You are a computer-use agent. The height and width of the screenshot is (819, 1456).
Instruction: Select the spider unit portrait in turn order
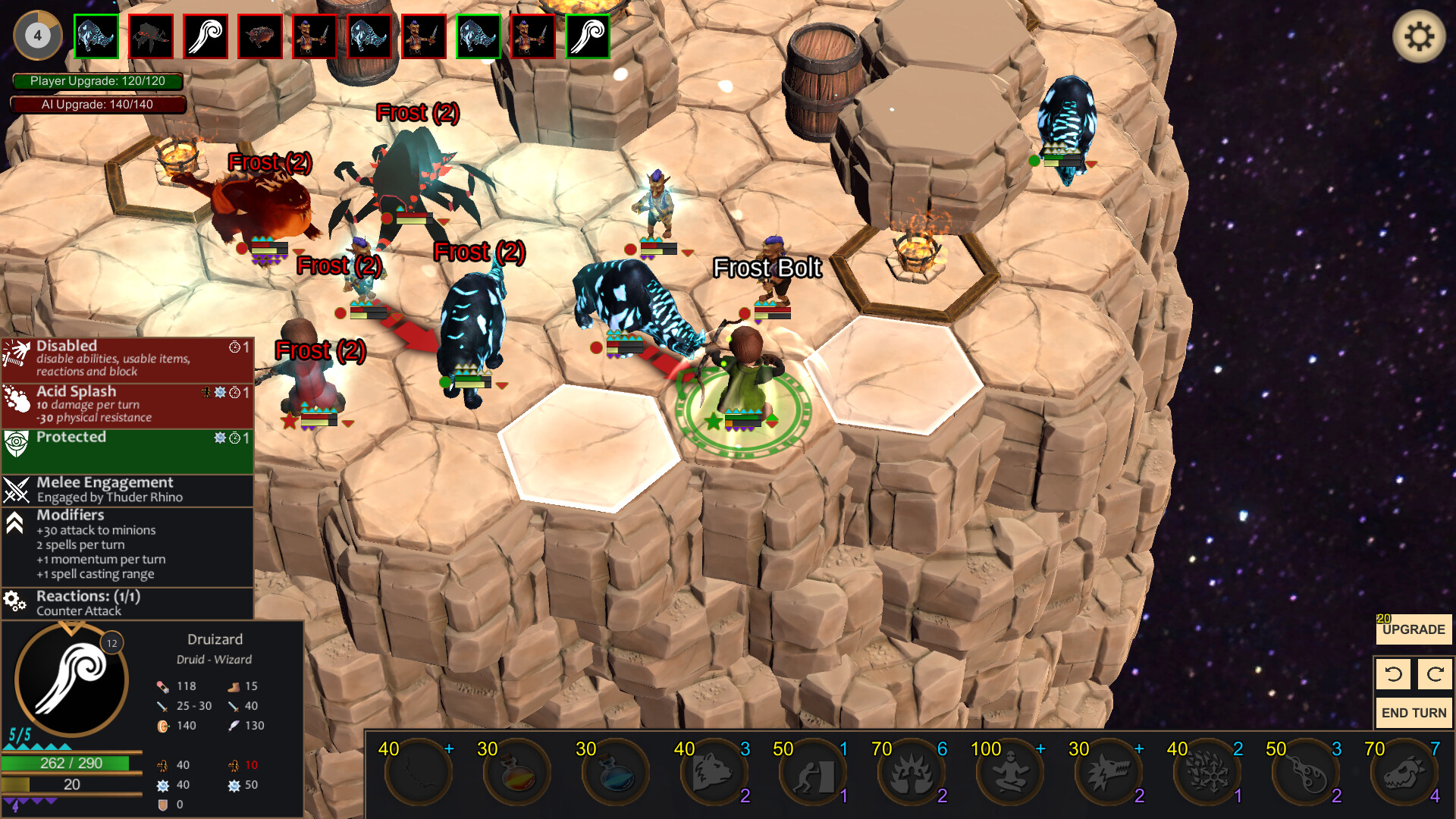pyautogui.click(x=150, y=36)
